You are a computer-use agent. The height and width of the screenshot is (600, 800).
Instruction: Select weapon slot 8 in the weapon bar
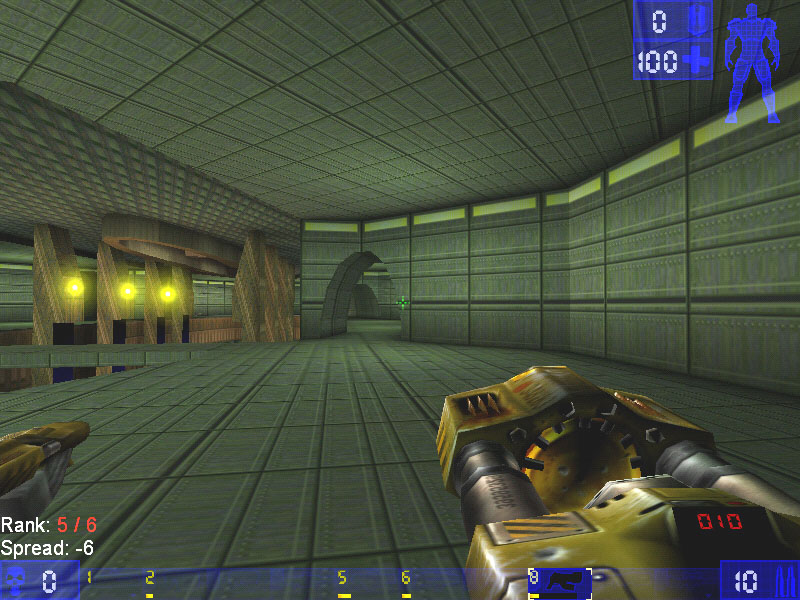pyautogui.click(x=560, y=579)
